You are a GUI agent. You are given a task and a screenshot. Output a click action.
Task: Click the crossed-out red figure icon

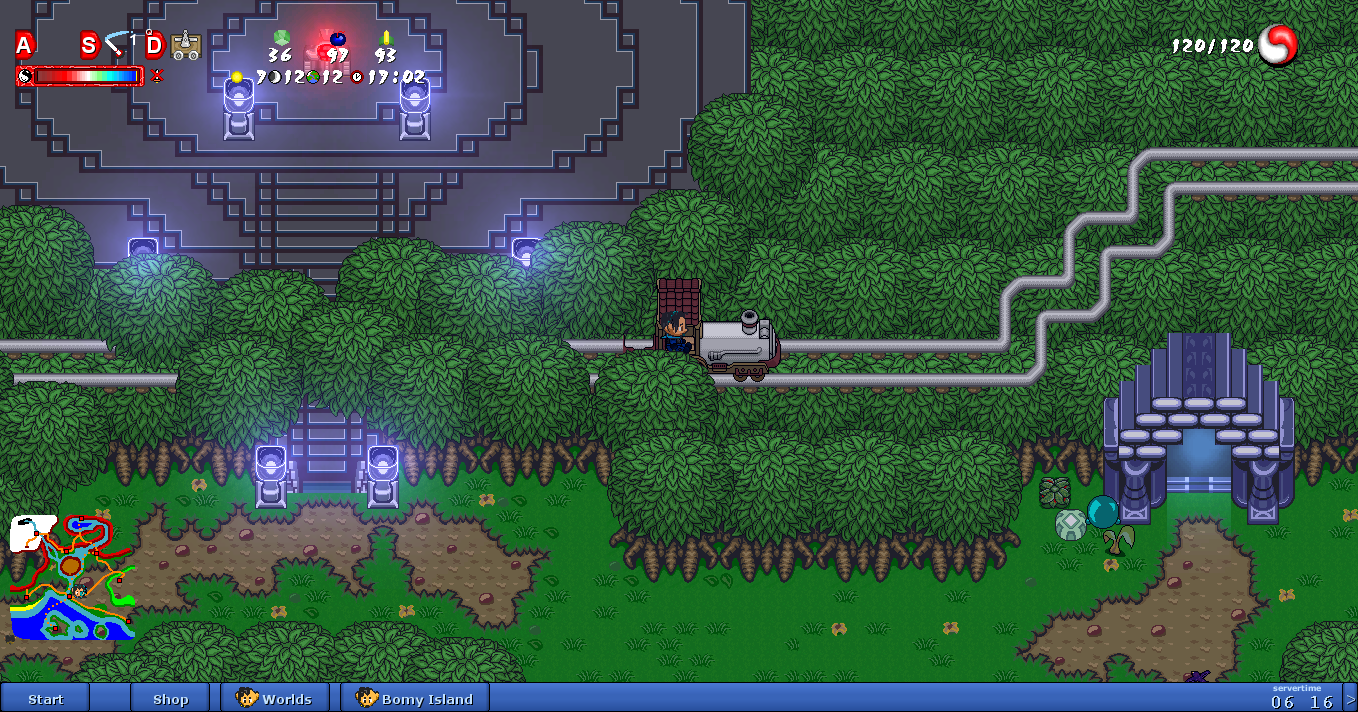coord(157,76)
